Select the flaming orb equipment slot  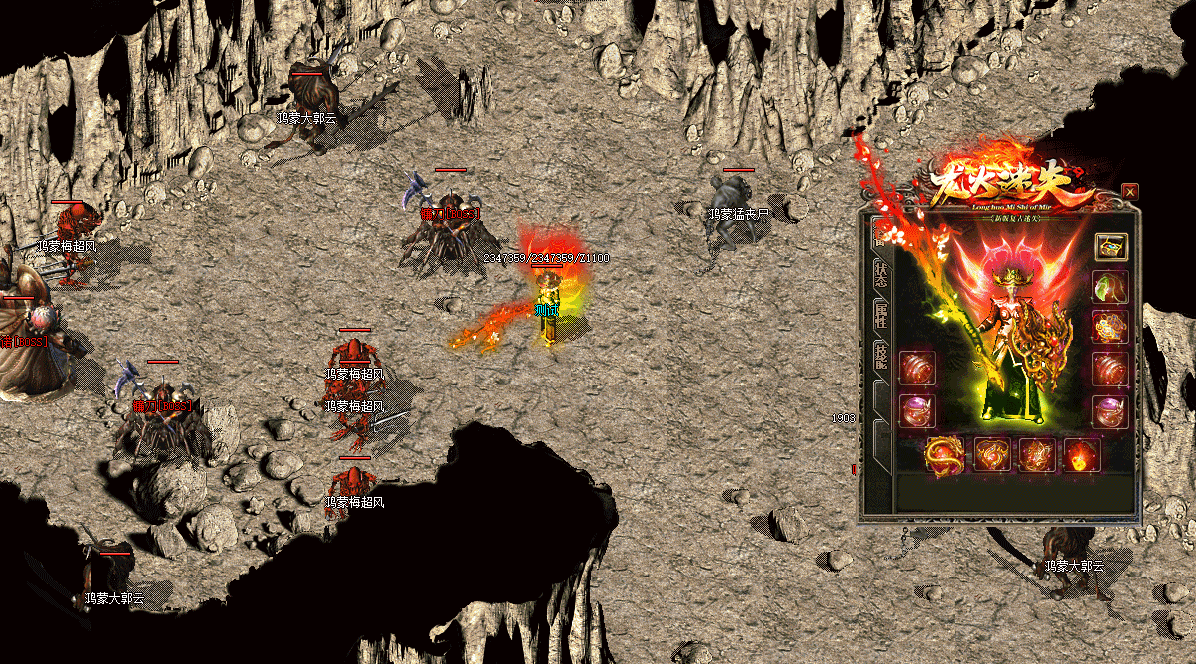1081,455
